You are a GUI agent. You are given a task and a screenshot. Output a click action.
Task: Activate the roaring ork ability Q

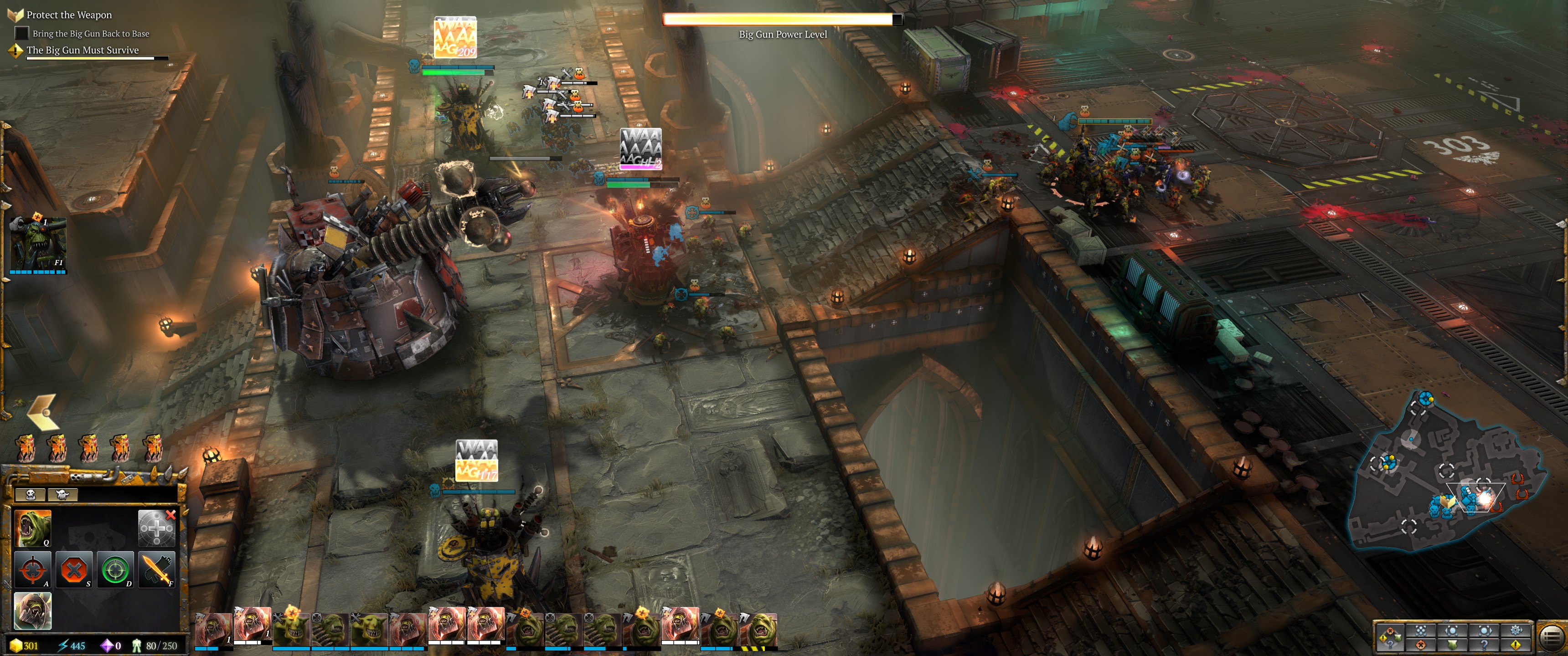[x=32, y=528]
